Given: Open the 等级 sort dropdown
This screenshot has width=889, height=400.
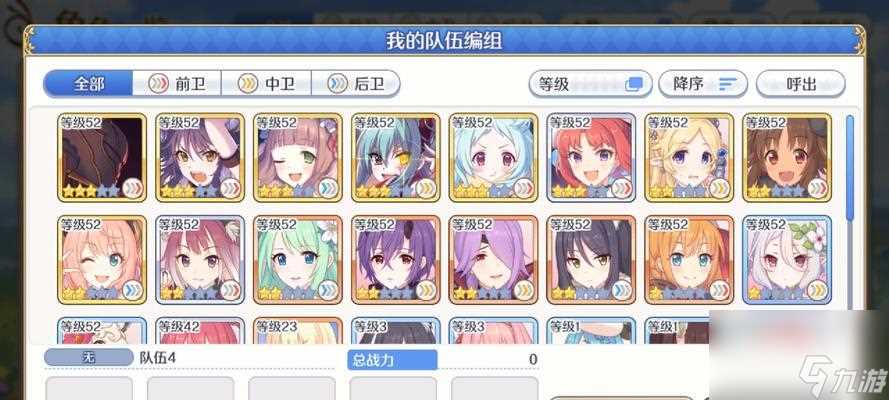Looking at the screenshot, I should pos(589,84).
